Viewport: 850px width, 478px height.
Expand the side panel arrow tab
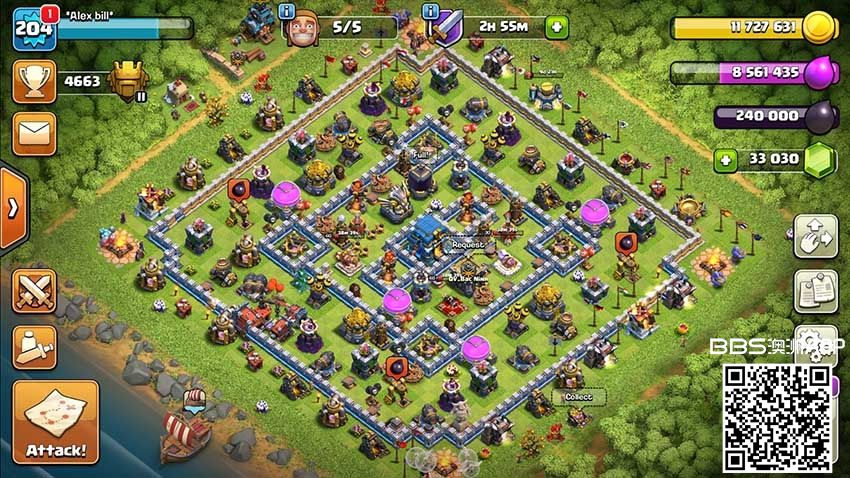click(x=13, y=208)
